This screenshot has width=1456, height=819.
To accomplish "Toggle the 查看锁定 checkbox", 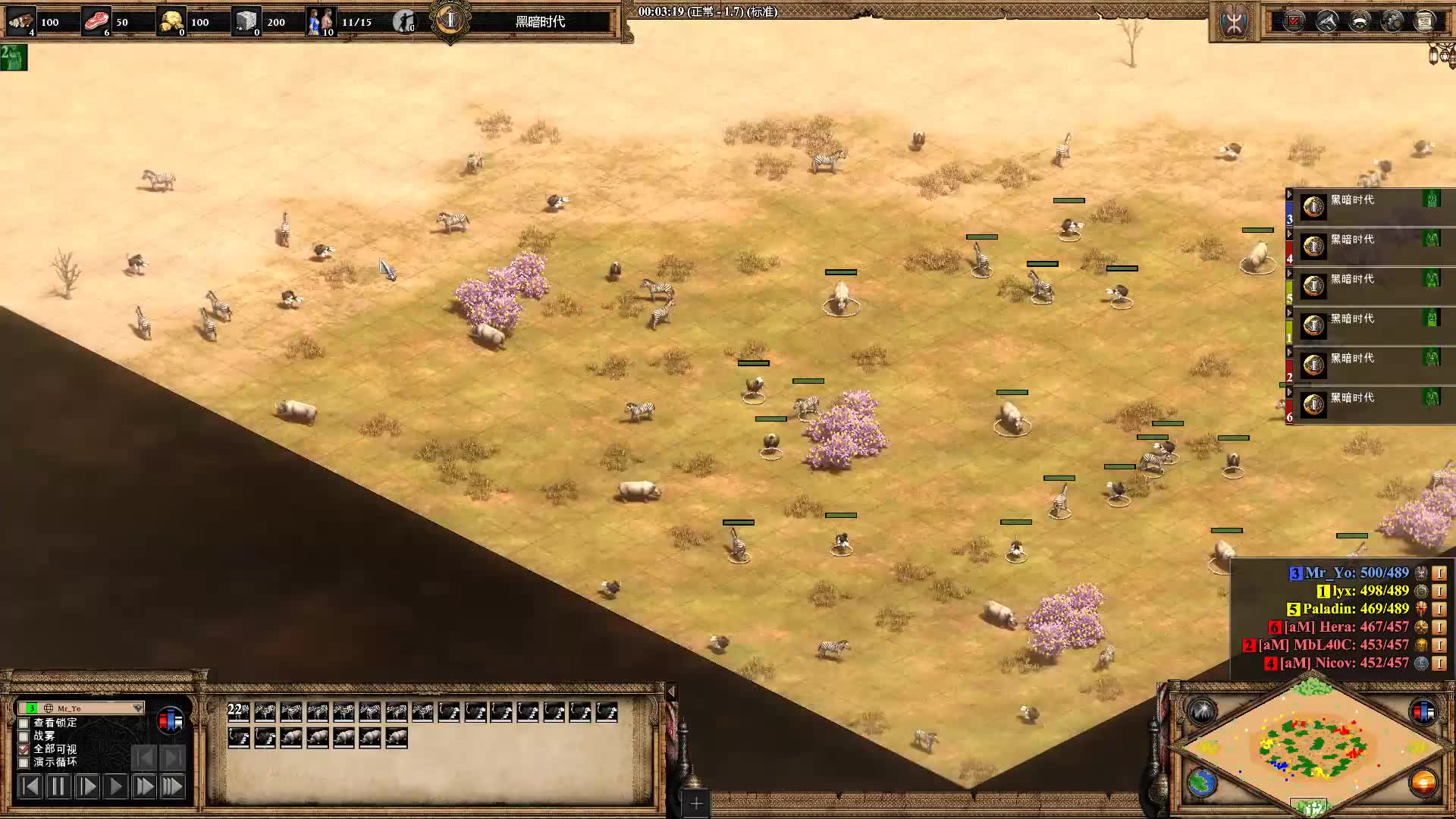I will tap(24, 723).
